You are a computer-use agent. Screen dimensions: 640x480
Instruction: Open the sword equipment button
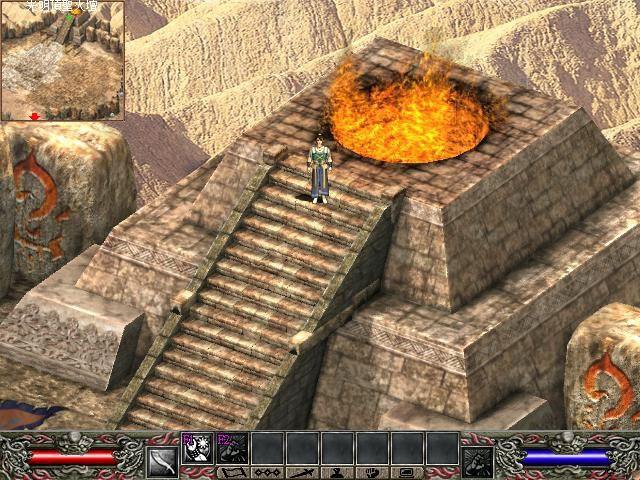click(303, 472)
